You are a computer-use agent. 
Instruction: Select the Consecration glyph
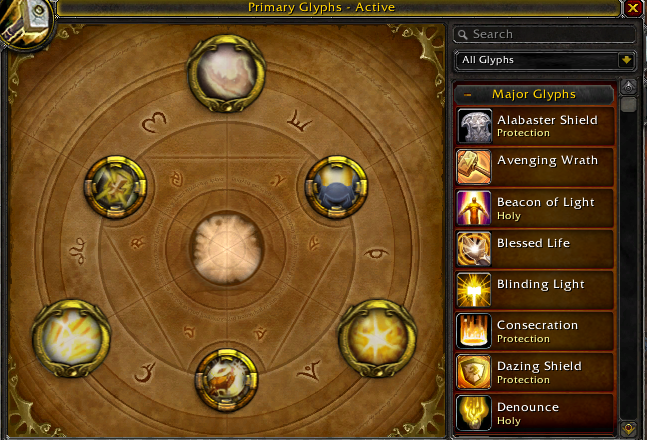tap(535, 331)
